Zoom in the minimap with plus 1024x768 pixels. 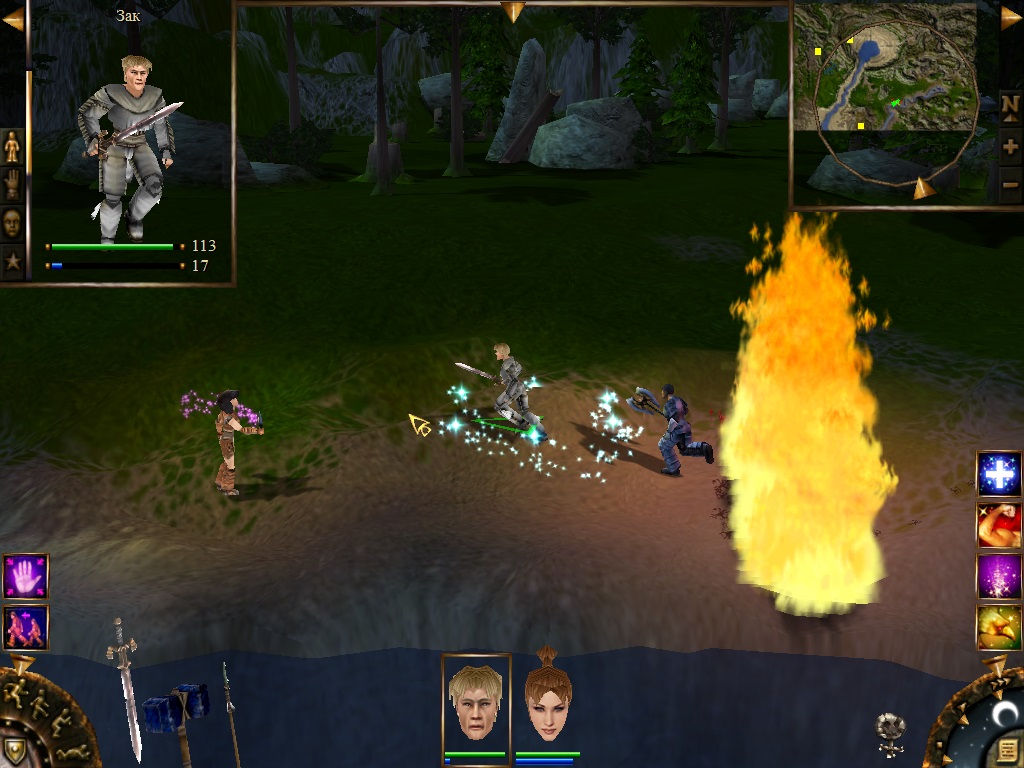[x=1010, y=146]
